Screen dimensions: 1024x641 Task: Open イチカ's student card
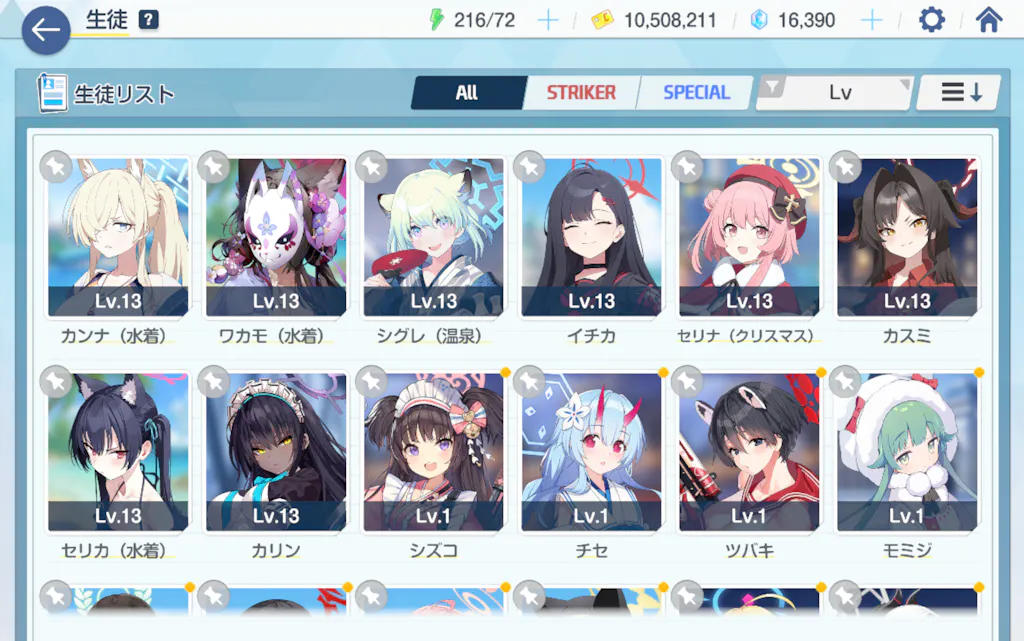point(591,238)
